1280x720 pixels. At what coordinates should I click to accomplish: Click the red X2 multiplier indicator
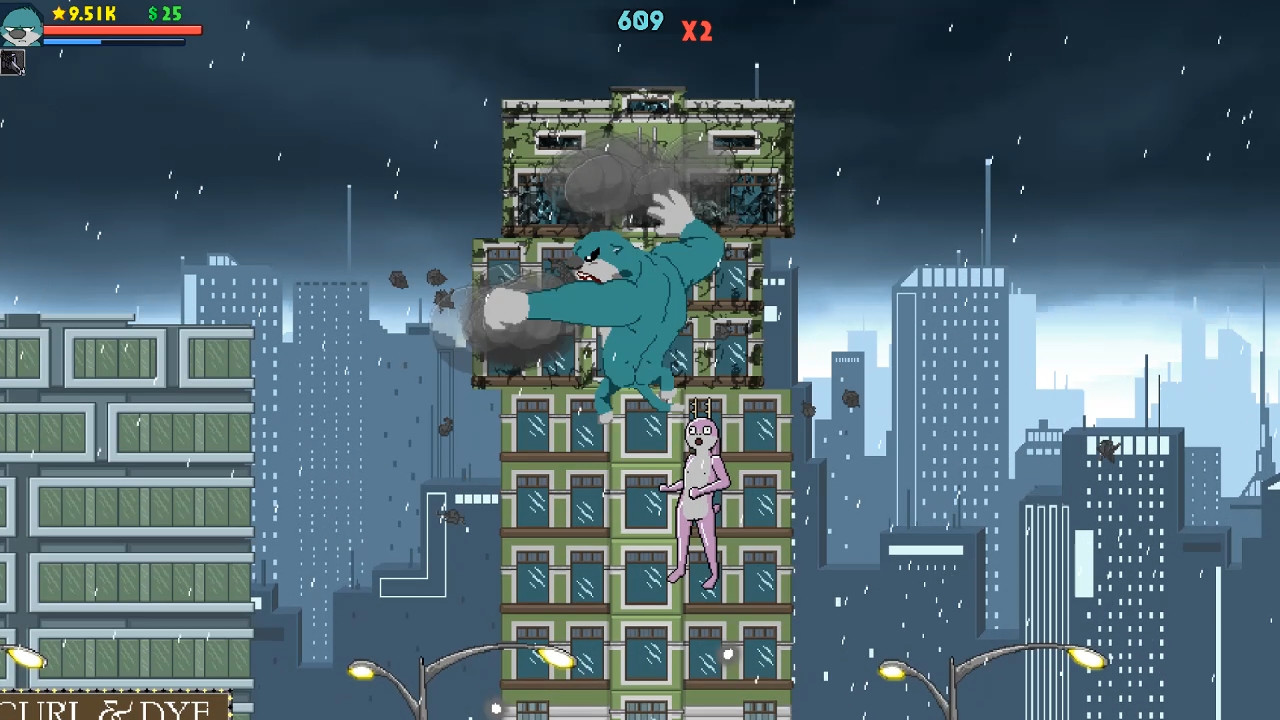696,31
